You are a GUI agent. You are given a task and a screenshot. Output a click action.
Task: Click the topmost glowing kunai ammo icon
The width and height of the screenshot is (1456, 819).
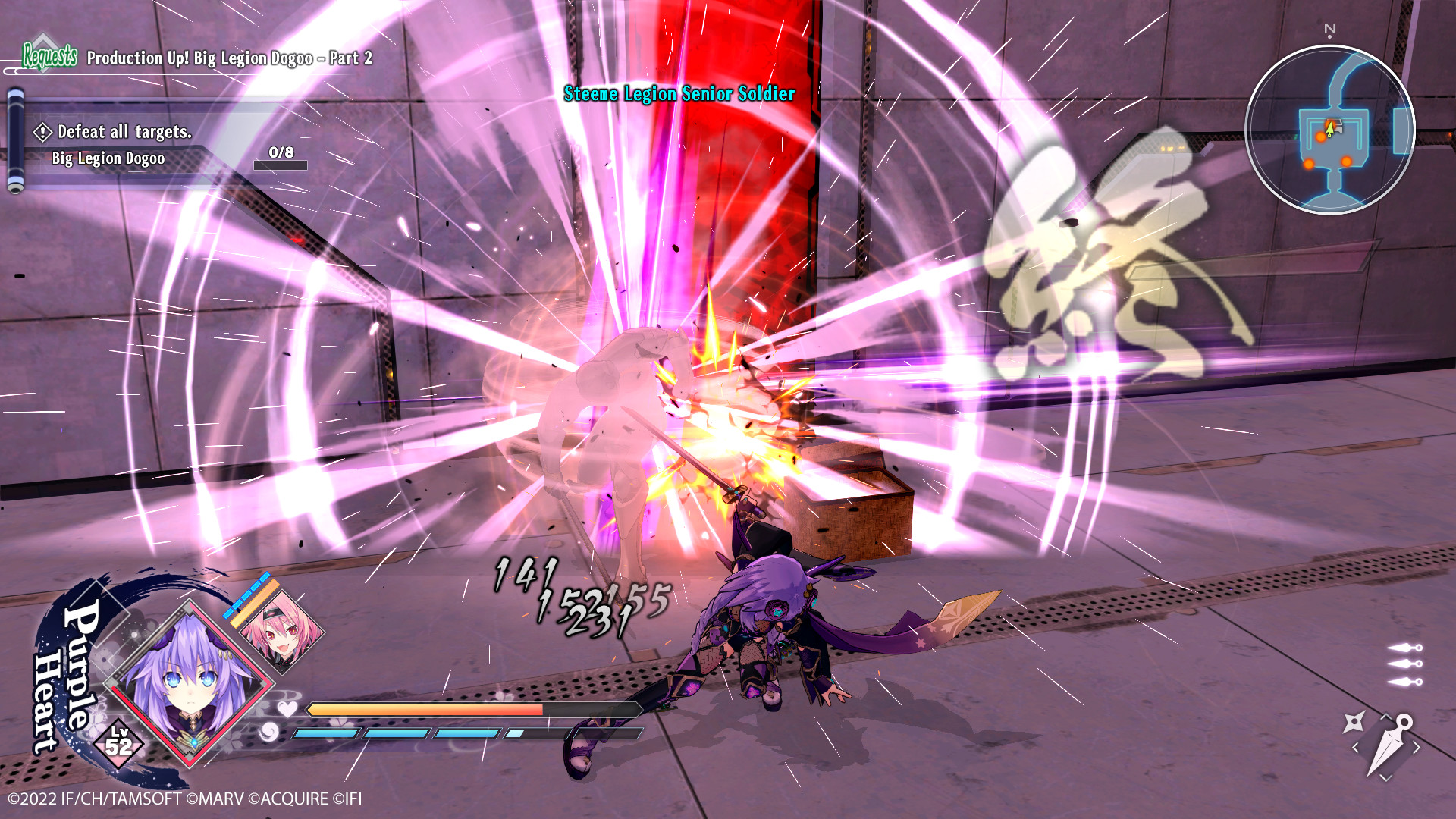(1404, 648)
